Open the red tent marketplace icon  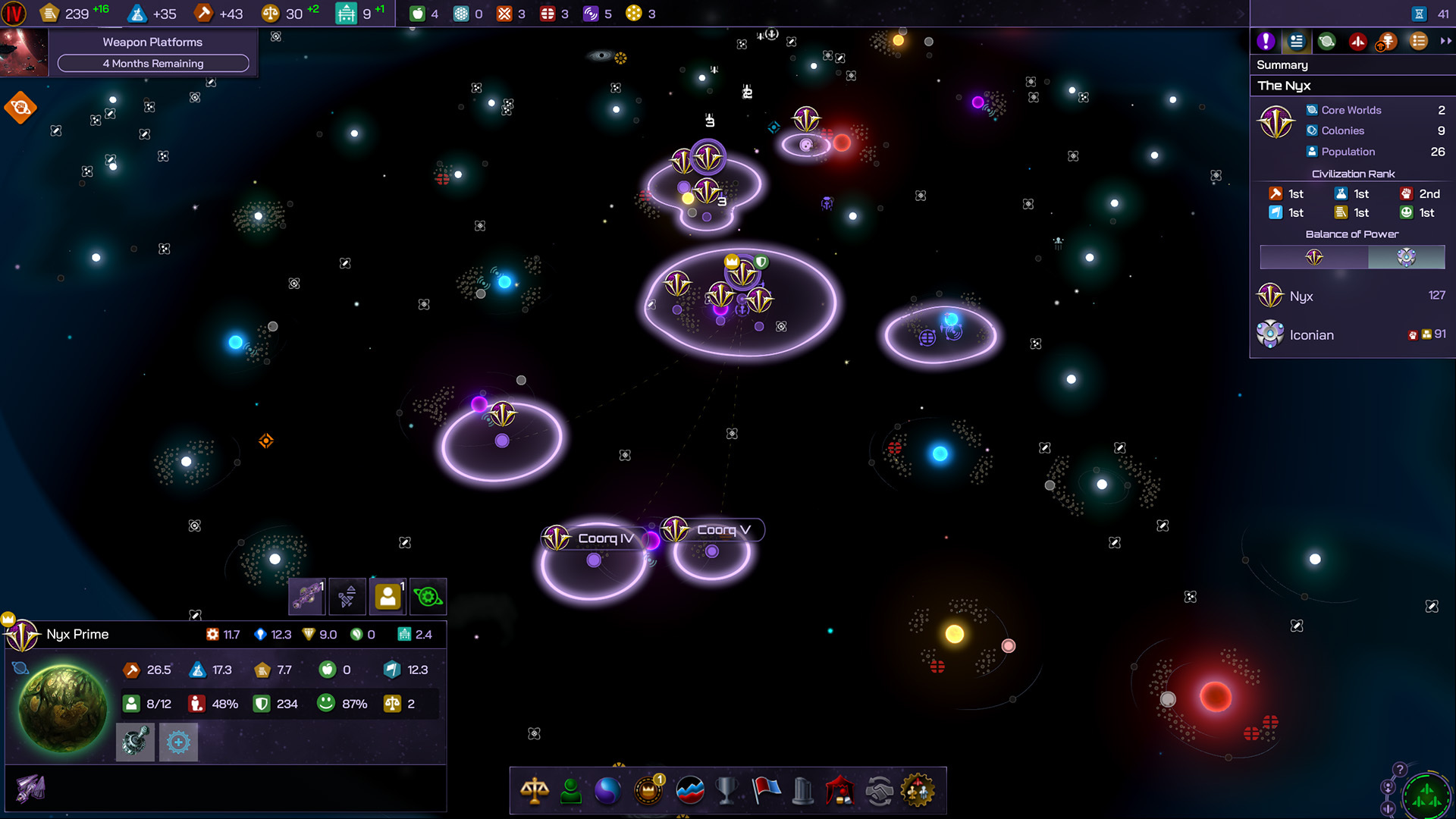coord(840,791)
